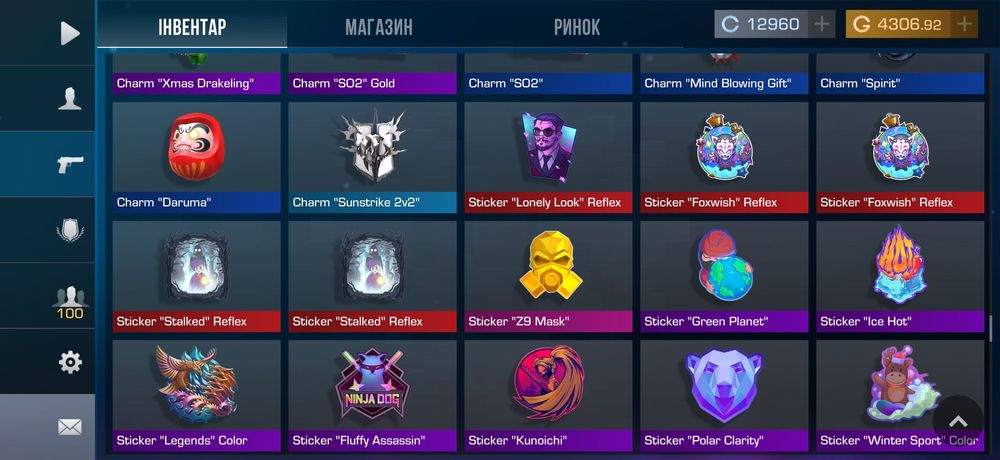Switch to the МАГАЗИН tab

pos(378,27)
